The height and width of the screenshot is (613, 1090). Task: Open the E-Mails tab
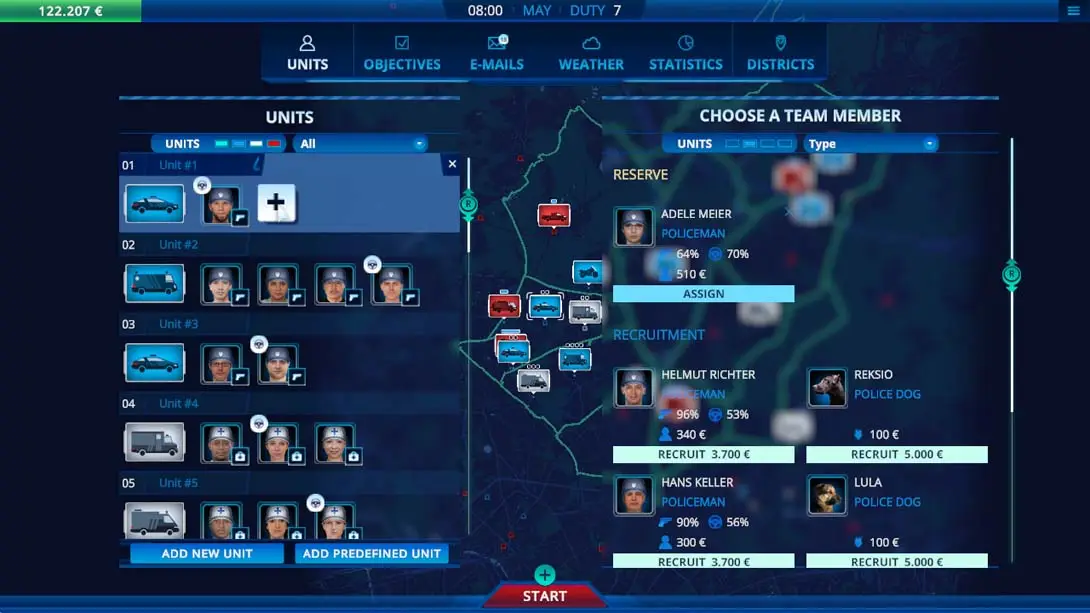pyautogui.click(x=497, y=53)
